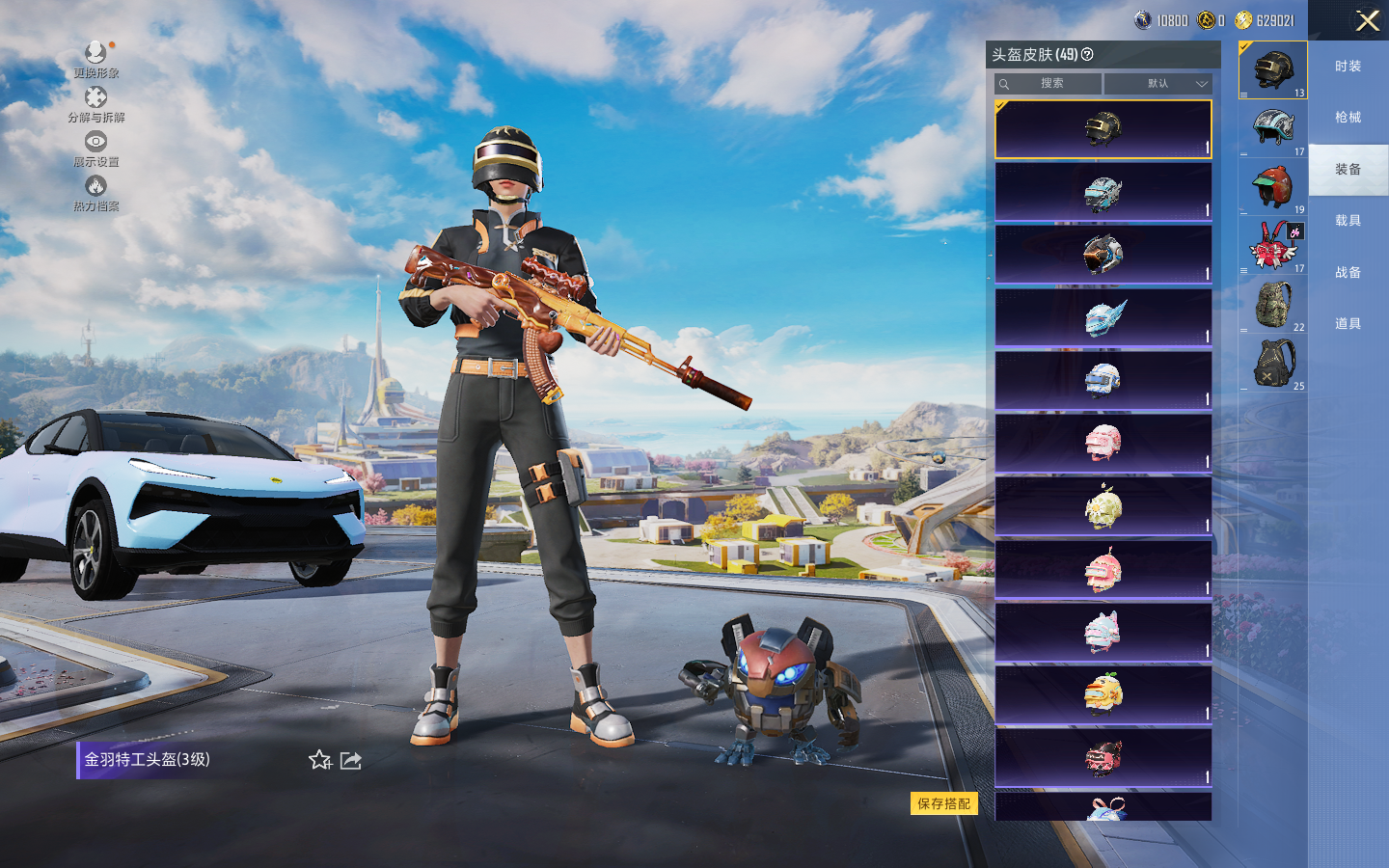Open the help question mark beside 头盔皮肤
1389x868 pixels.
pos(1087,55)
